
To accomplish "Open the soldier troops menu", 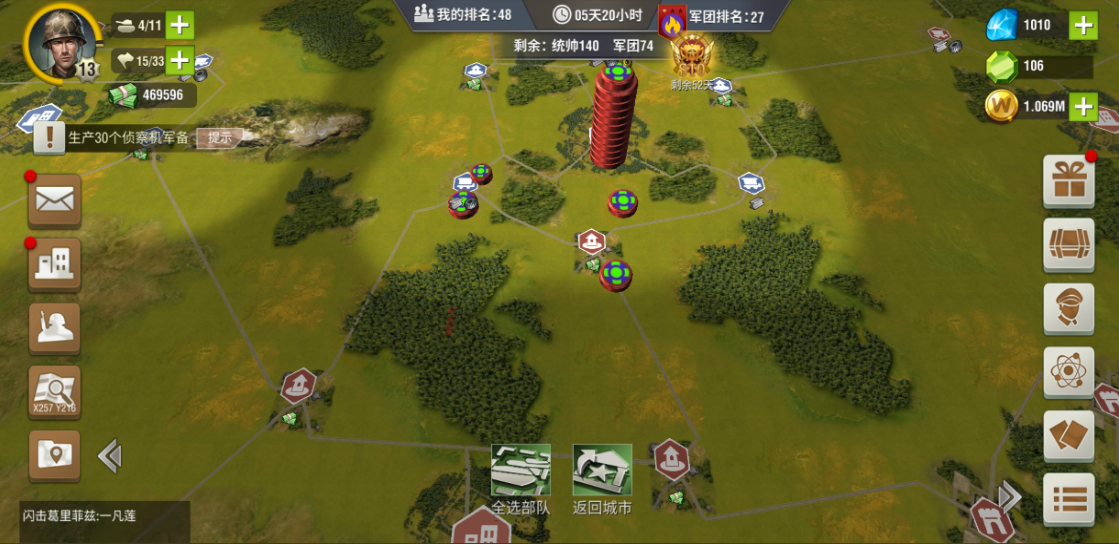I will click(55, 327).
